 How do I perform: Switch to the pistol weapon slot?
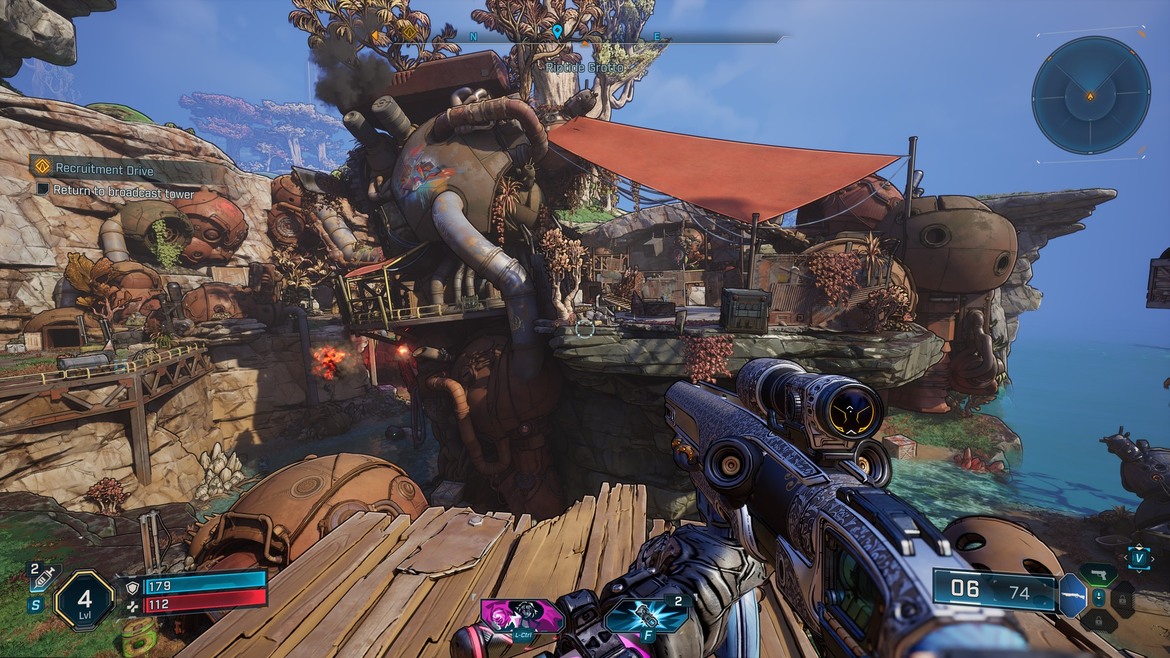[x=1097, y=574]
